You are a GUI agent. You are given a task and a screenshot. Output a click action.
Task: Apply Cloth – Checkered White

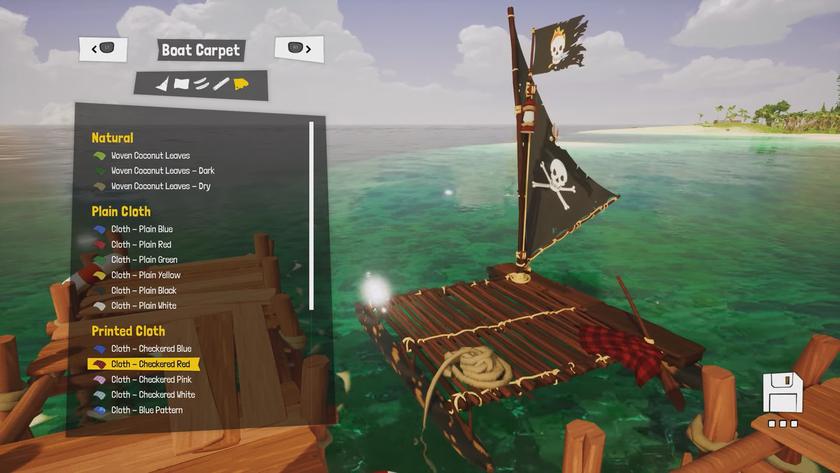point(153,395)
